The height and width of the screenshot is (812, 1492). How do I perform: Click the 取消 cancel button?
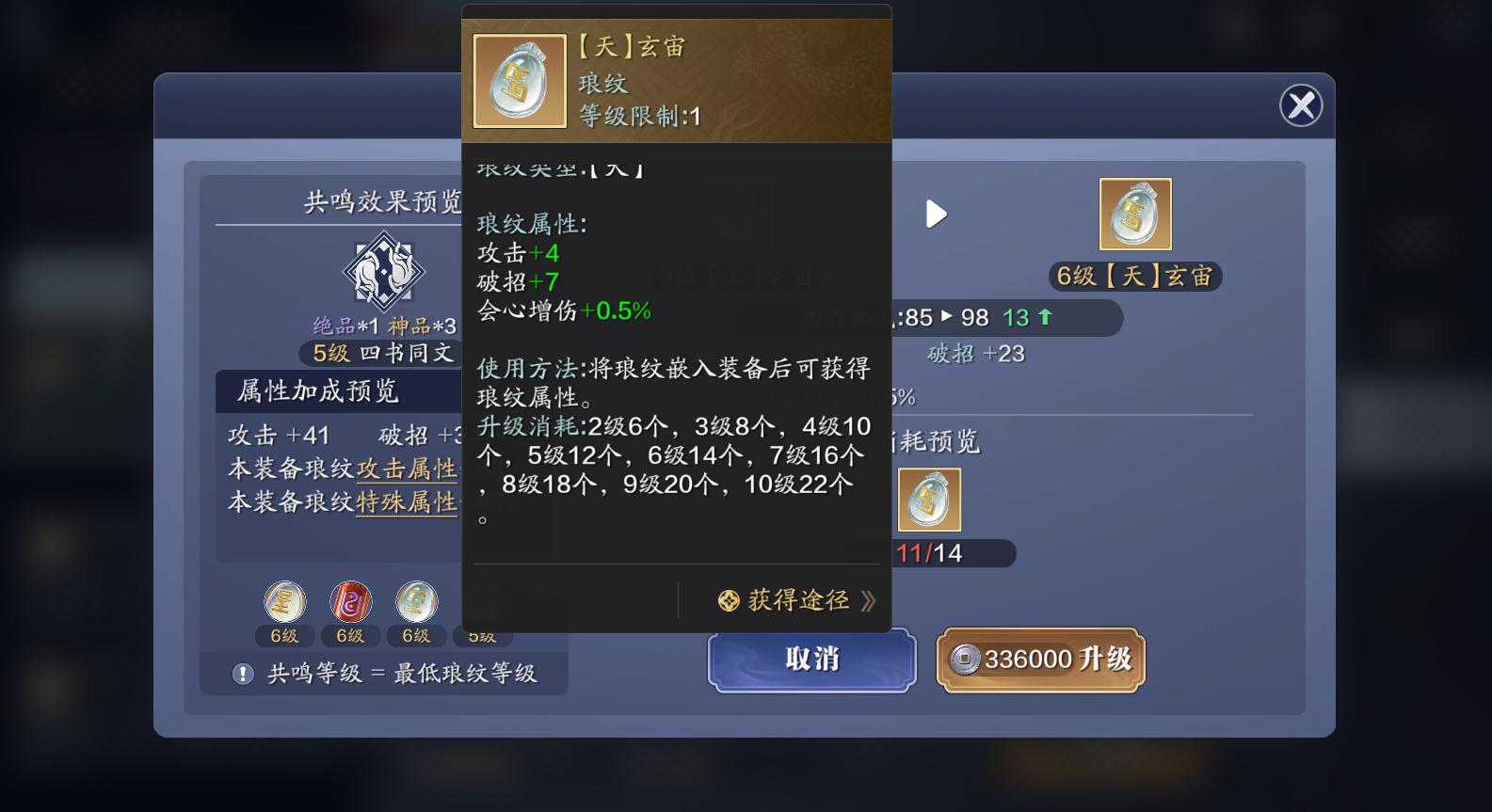coord(810,660)
